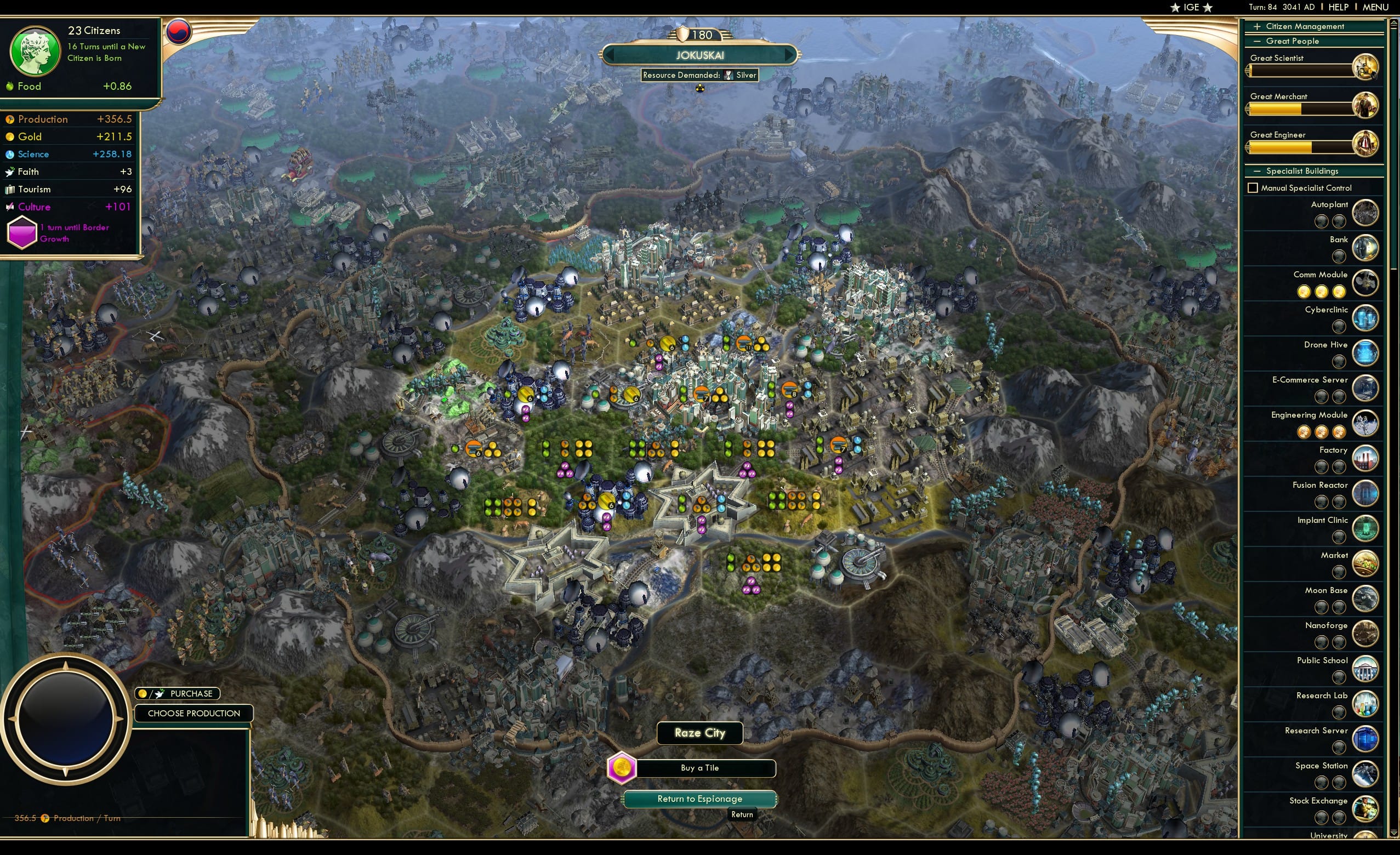Open HELP from the top bar
The image size is (1400, 855).
[1339, 7]
